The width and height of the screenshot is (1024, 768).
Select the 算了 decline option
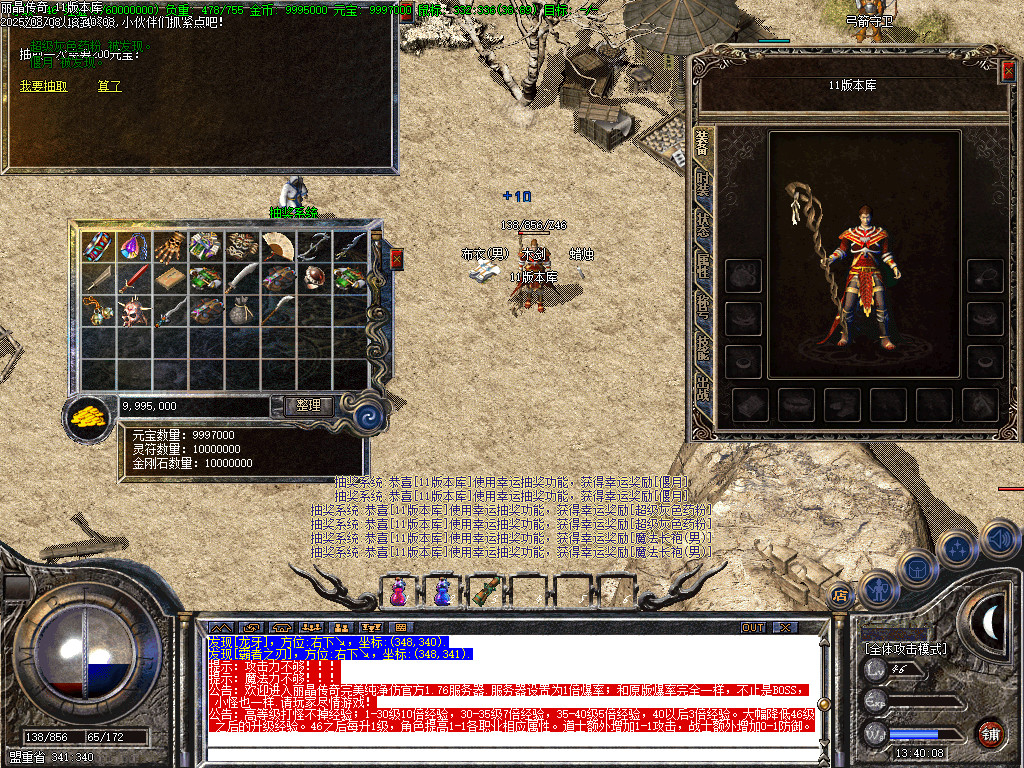[x=110, y=87]
